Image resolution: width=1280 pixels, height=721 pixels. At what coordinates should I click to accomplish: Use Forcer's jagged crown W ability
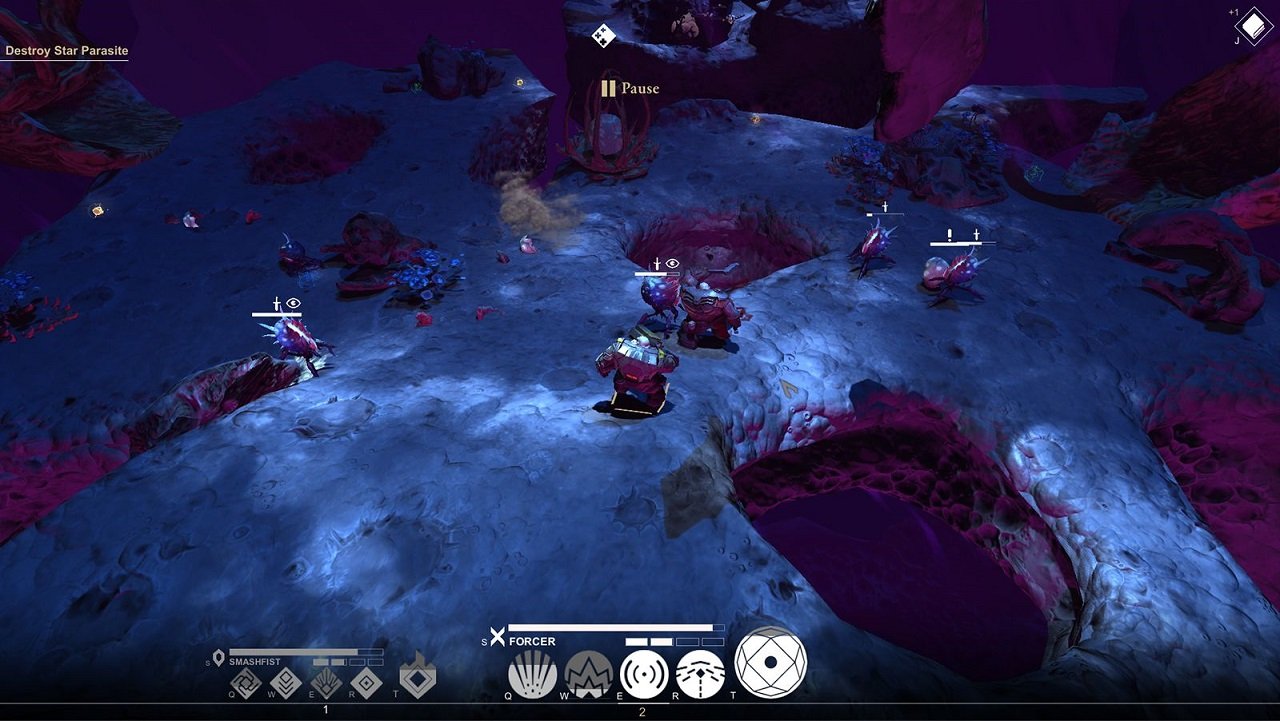(x=588, y=674)
